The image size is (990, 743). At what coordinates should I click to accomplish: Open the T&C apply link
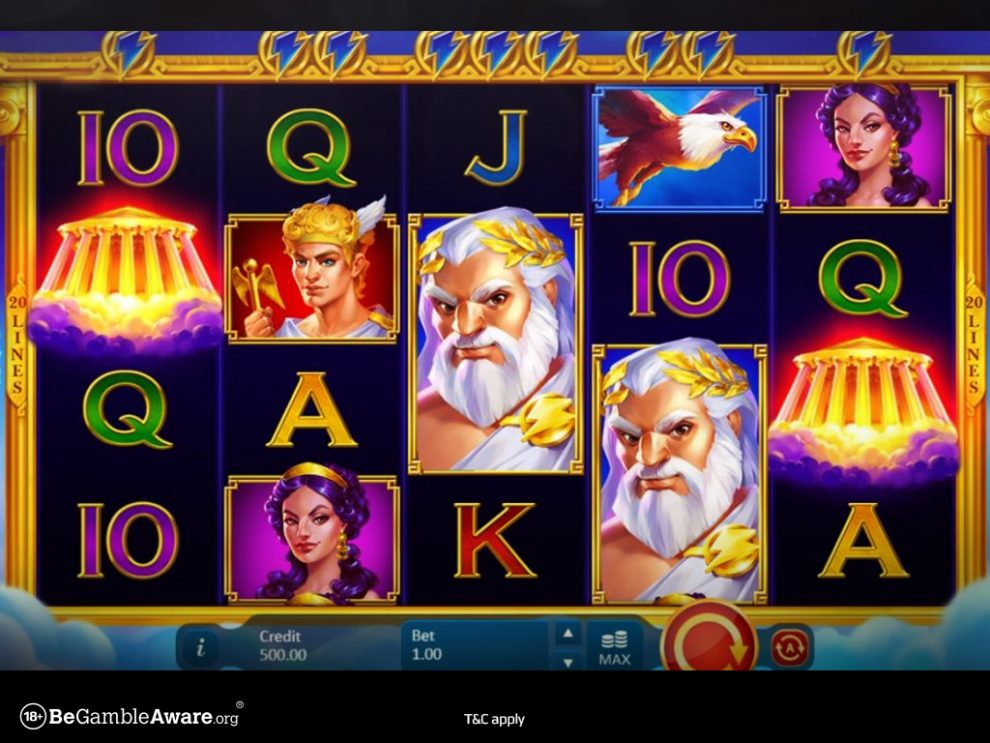494,719
